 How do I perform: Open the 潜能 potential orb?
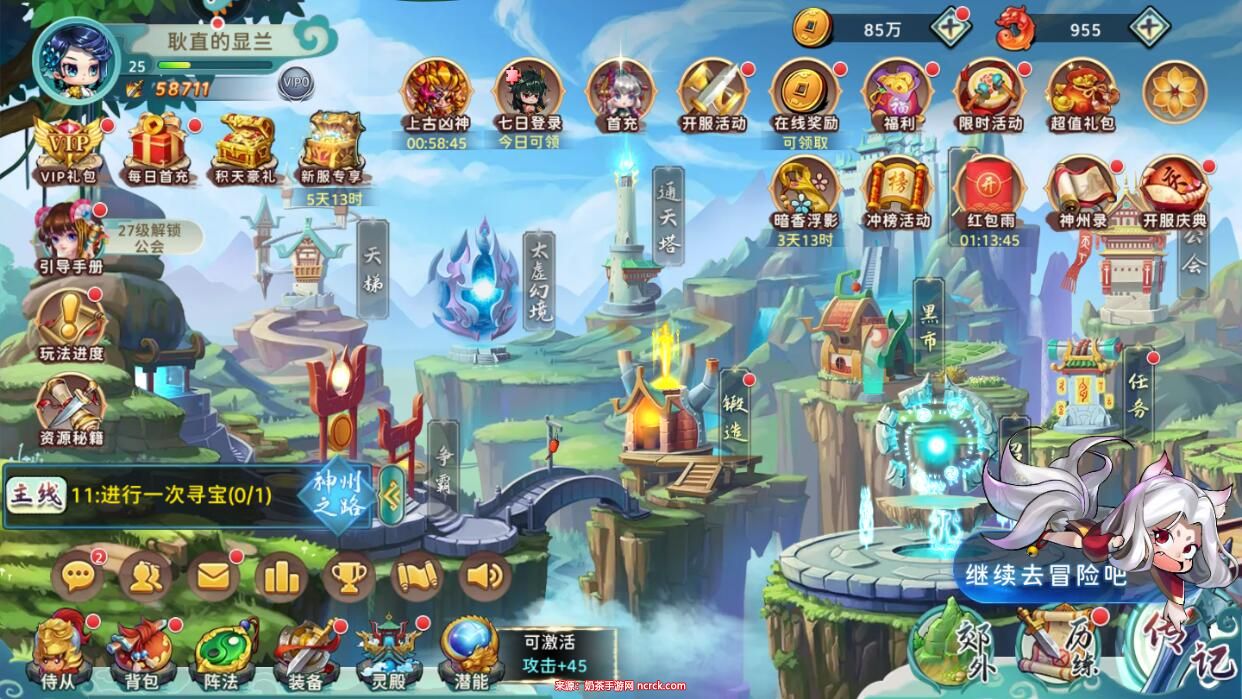tap(468, 650)
